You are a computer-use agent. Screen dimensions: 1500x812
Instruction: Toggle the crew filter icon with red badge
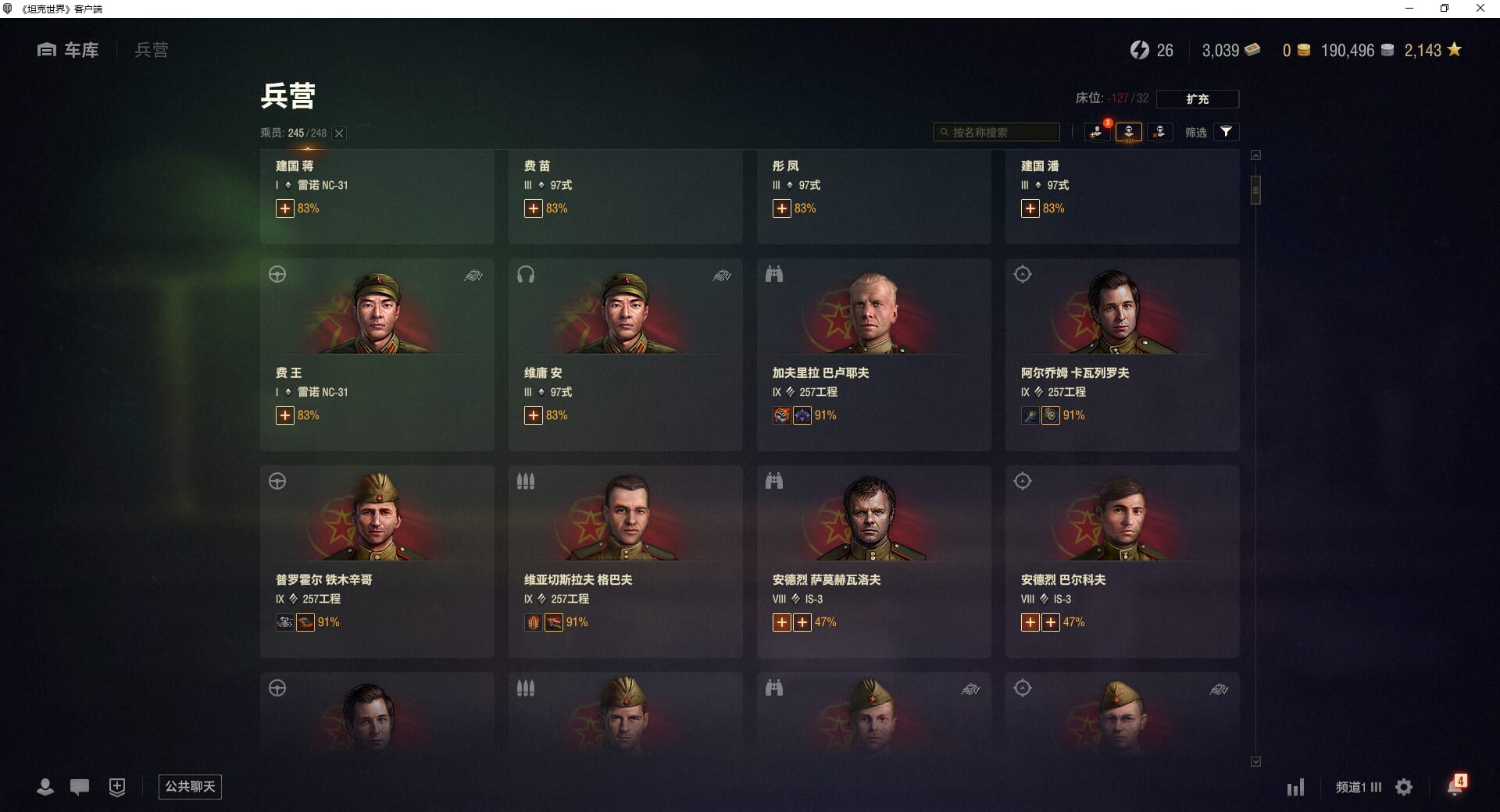1097,132
